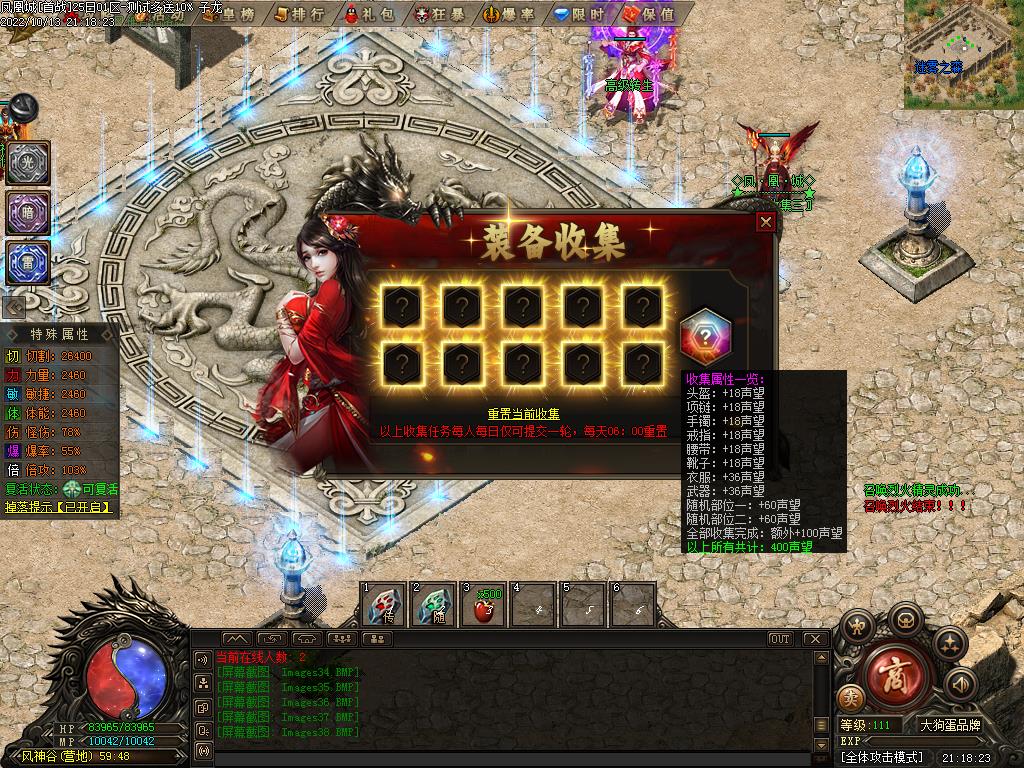Click the OUT button on the chat panel
Viewport: 1024px width, 768px height.
(780, 639)
